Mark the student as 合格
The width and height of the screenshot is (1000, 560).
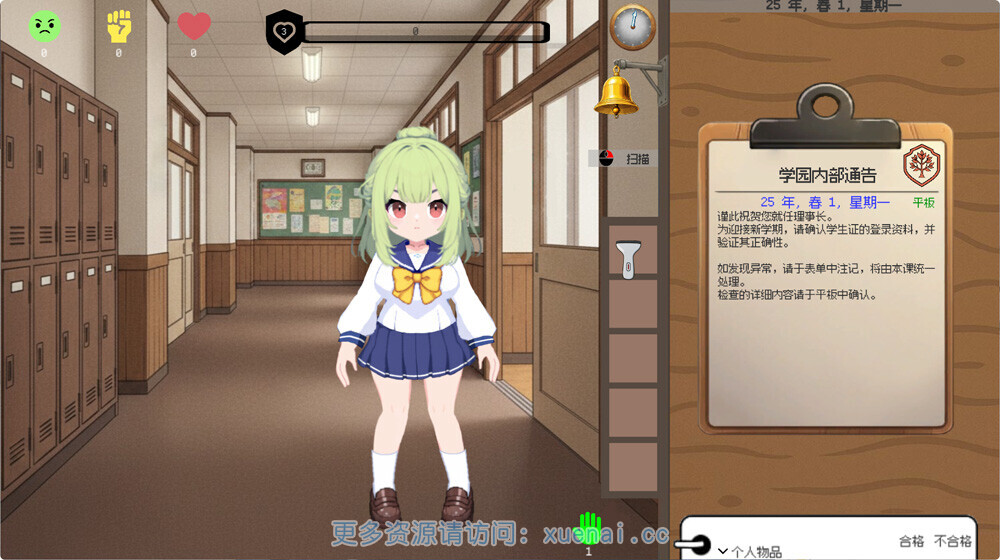(x=911, y=541)
